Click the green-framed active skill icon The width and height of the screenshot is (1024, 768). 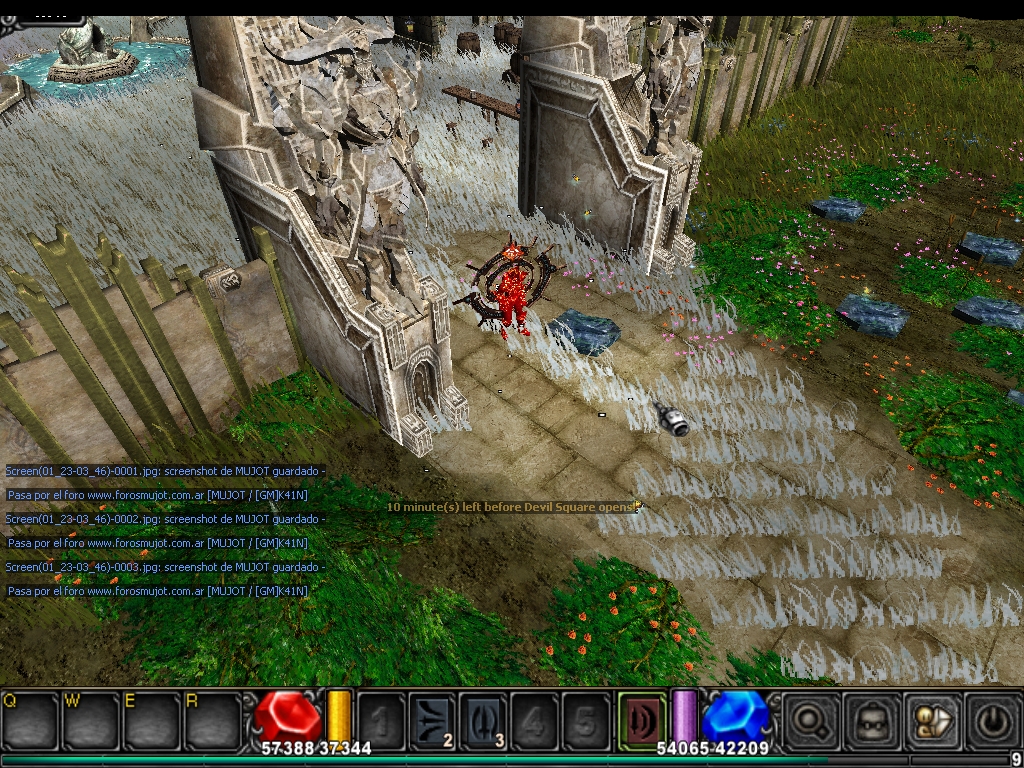641,718
